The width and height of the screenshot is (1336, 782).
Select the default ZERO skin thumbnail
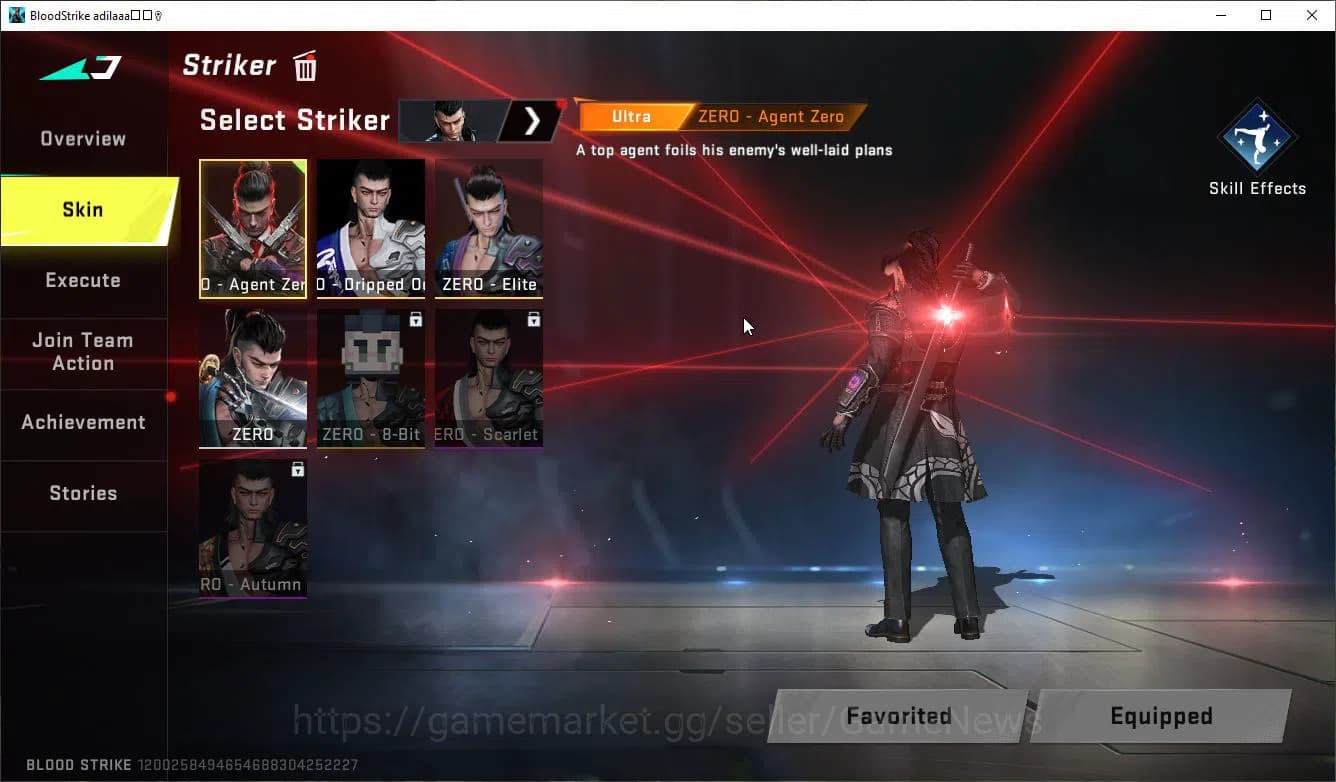253,378
